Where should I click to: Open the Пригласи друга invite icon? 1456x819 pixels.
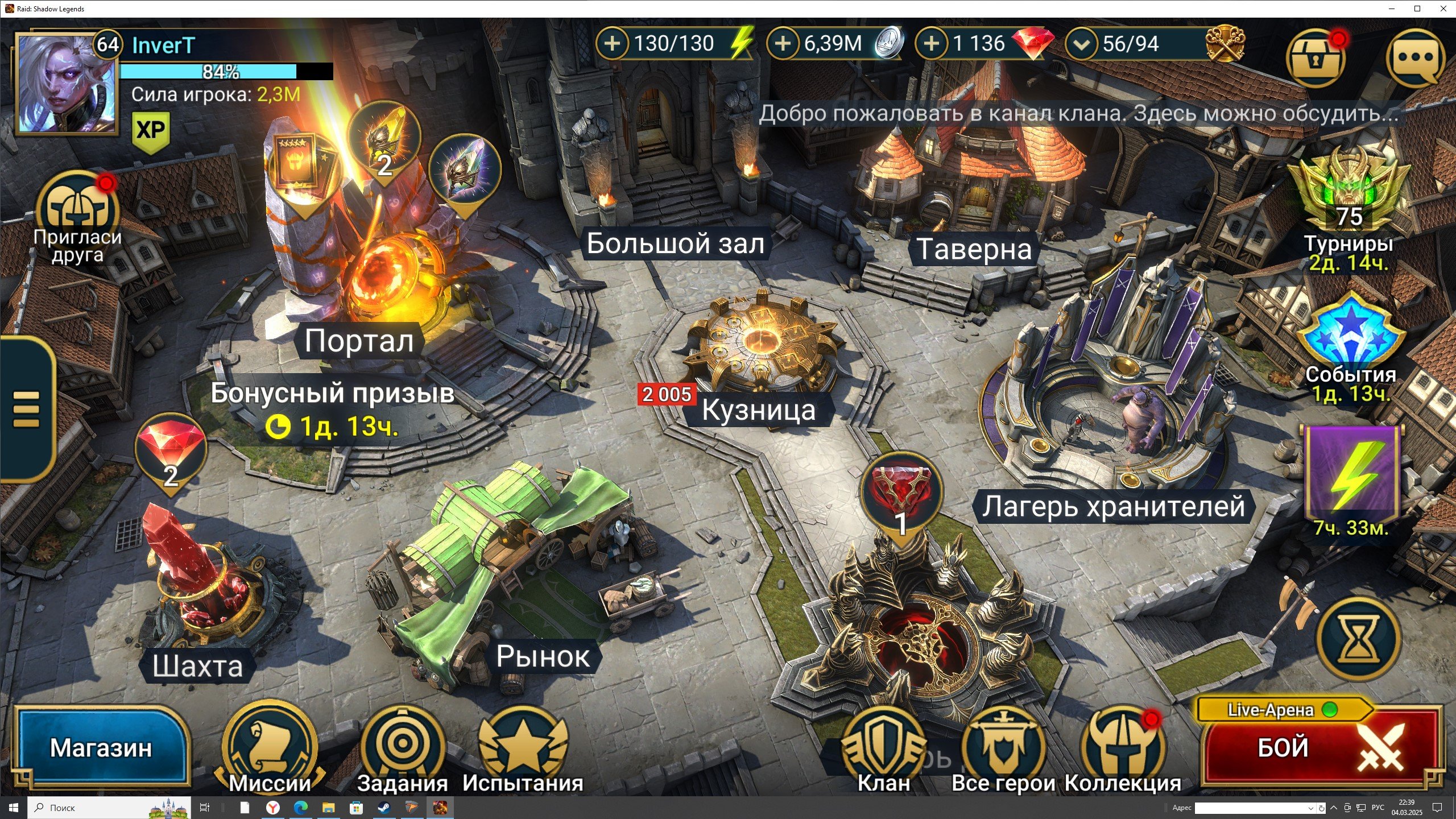coord(77,210)
